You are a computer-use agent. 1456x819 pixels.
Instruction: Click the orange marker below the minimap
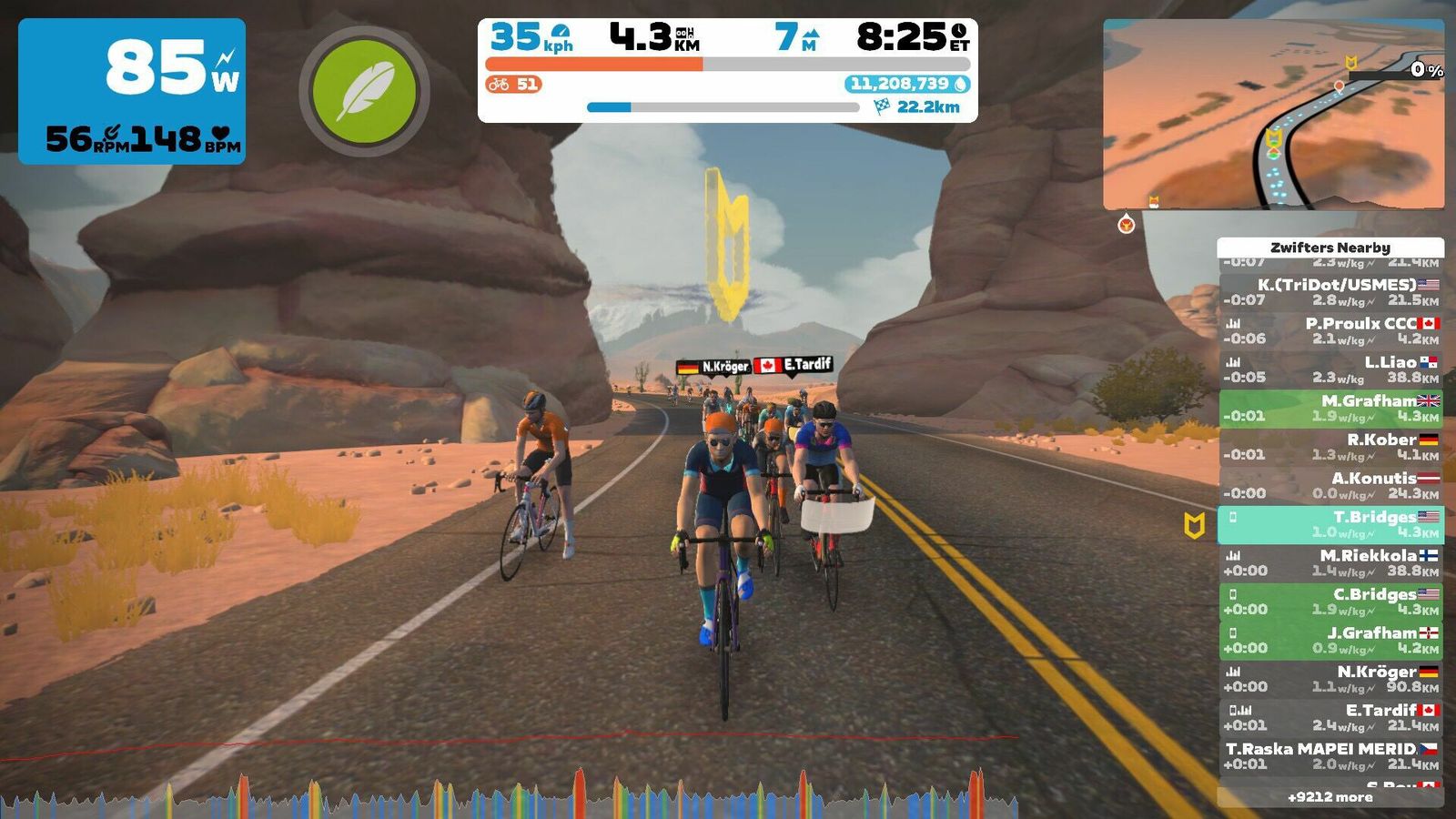[1127, 224]
